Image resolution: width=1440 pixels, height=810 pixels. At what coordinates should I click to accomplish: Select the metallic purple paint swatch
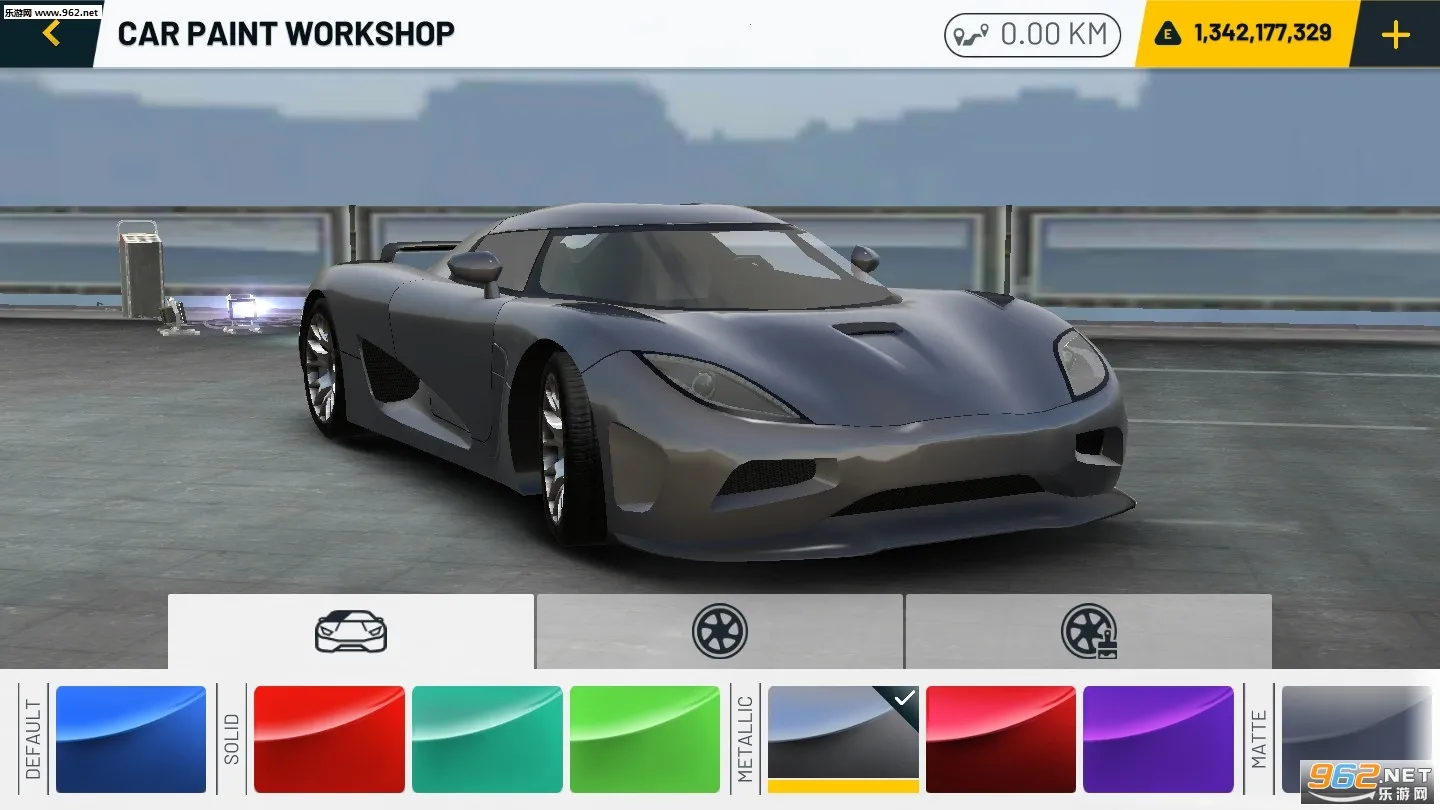click(1159, 738)
